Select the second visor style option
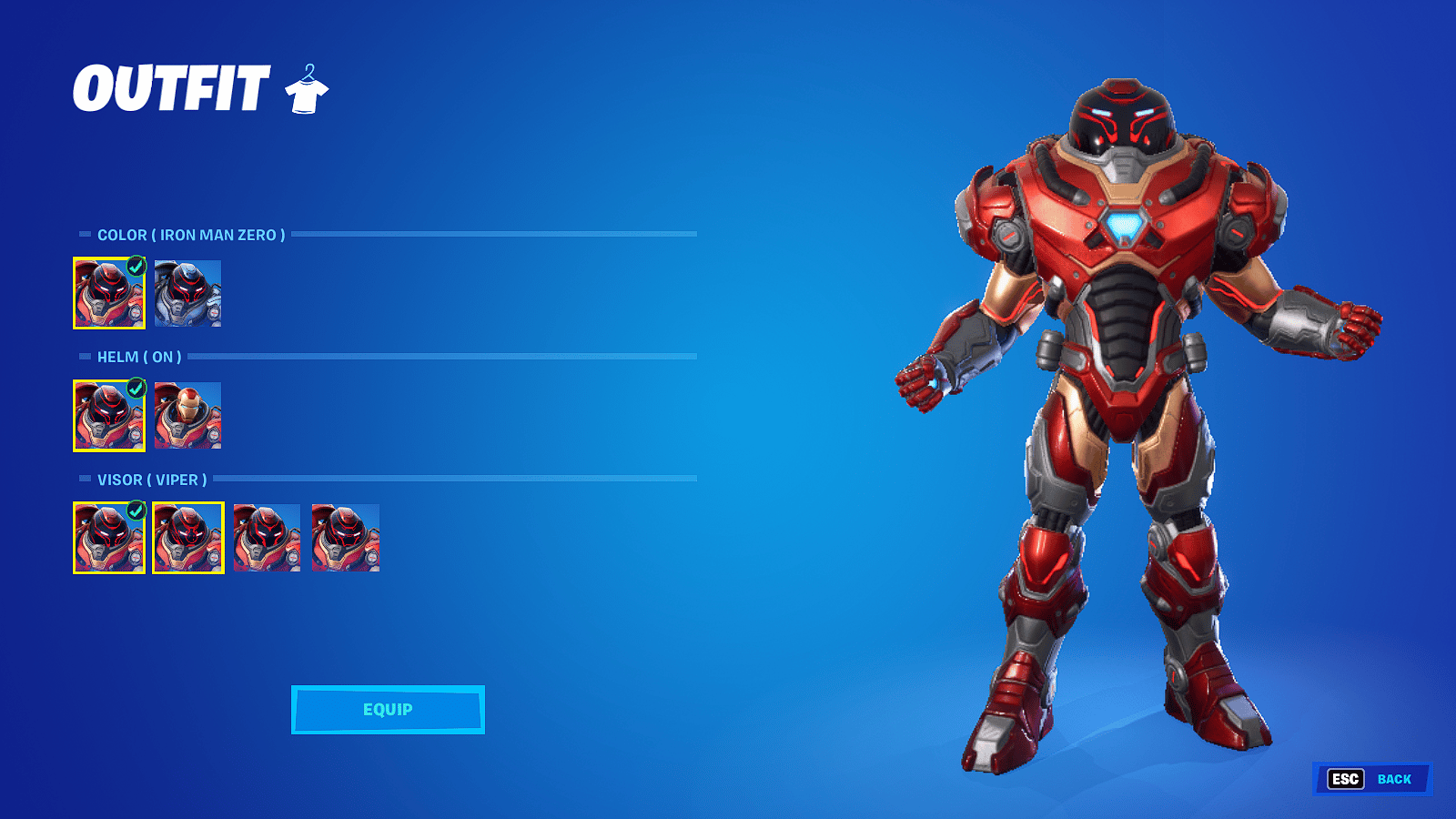The height and width of the screenshot is (819, 1456). 187,539
